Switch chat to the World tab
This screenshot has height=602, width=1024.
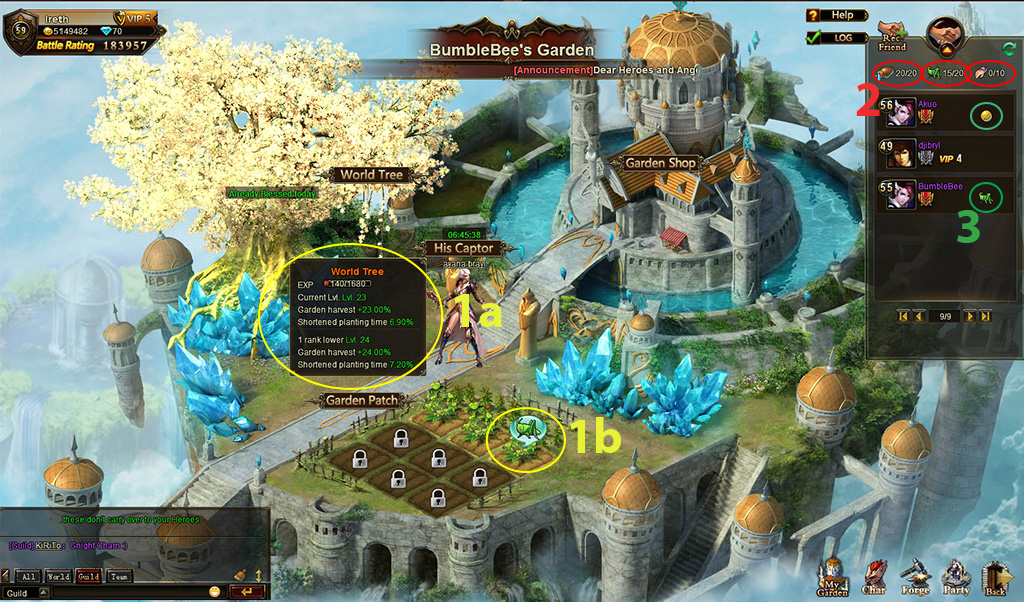[x=59, y=577]
